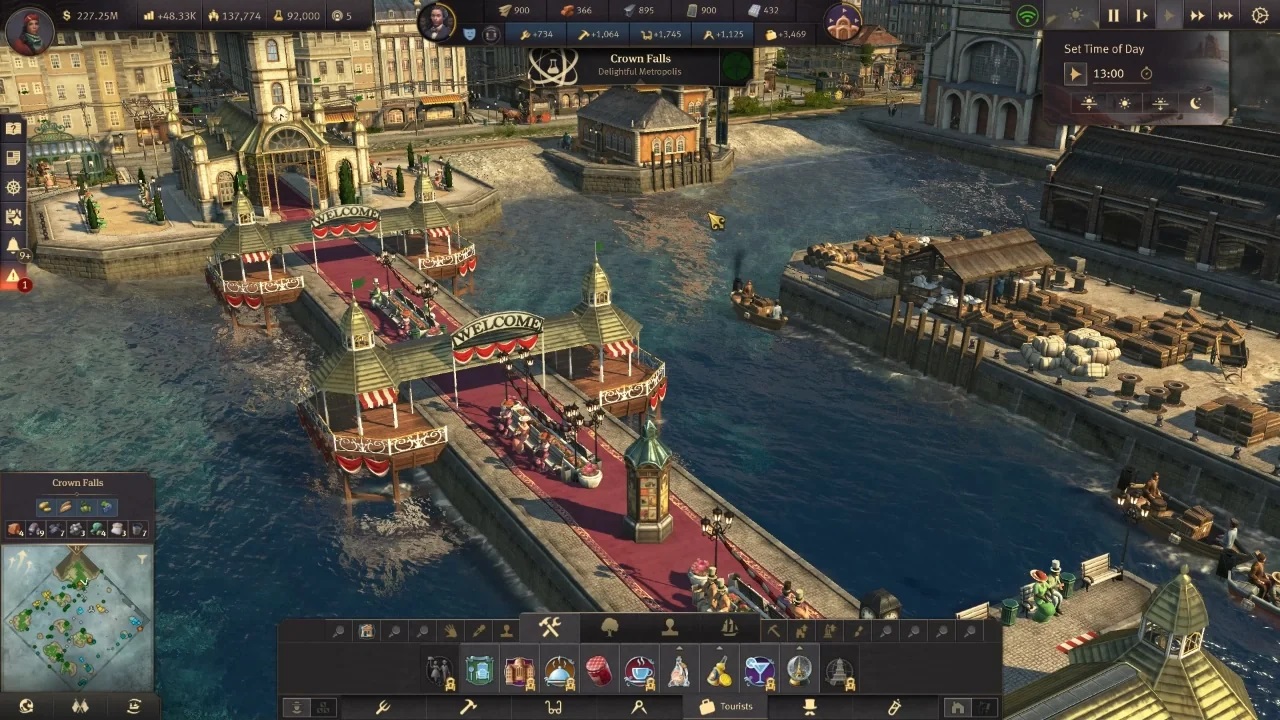Click the player portrait avatar
The height and width of the screenshot is (720, 1280).
click(x=29, y=29)
